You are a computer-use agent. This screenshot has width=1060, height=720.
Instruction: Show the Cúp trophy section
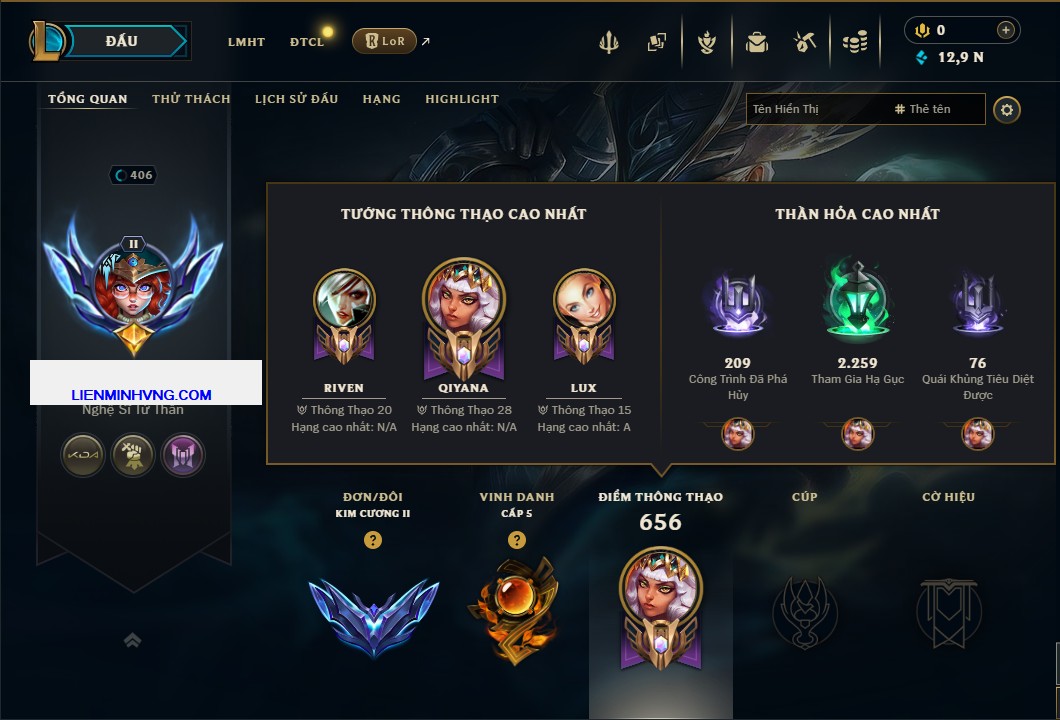pos(804,610)
